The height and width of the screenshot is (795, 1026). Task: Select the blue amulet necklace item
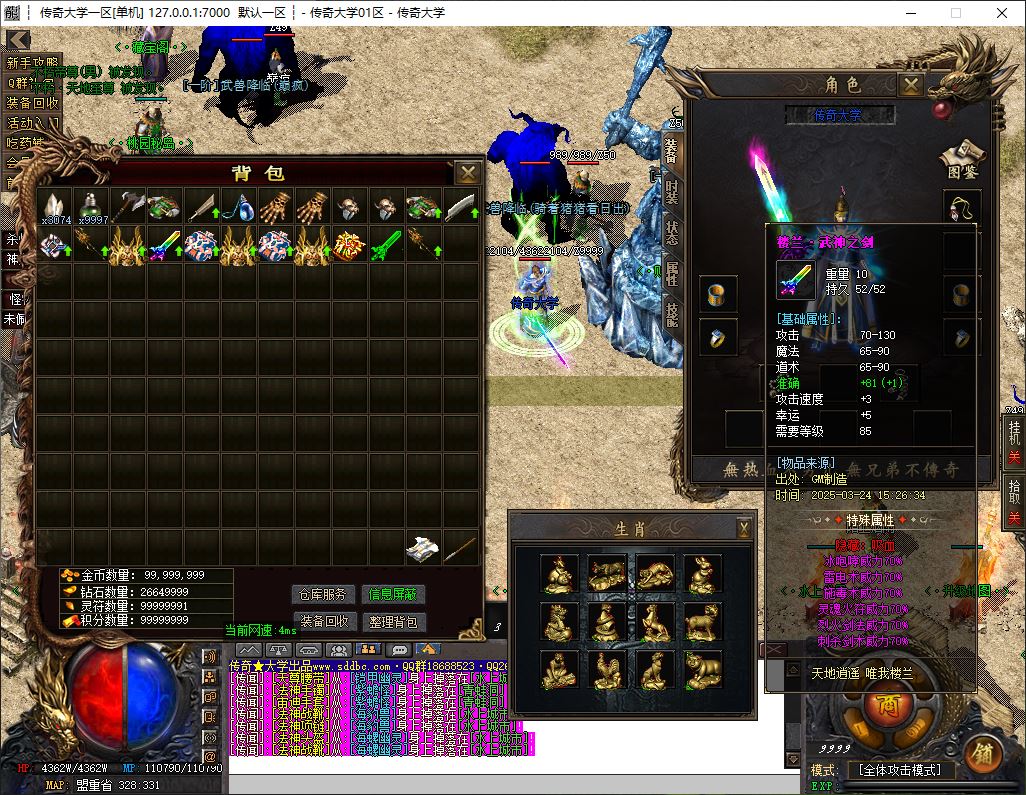(238, 208)
